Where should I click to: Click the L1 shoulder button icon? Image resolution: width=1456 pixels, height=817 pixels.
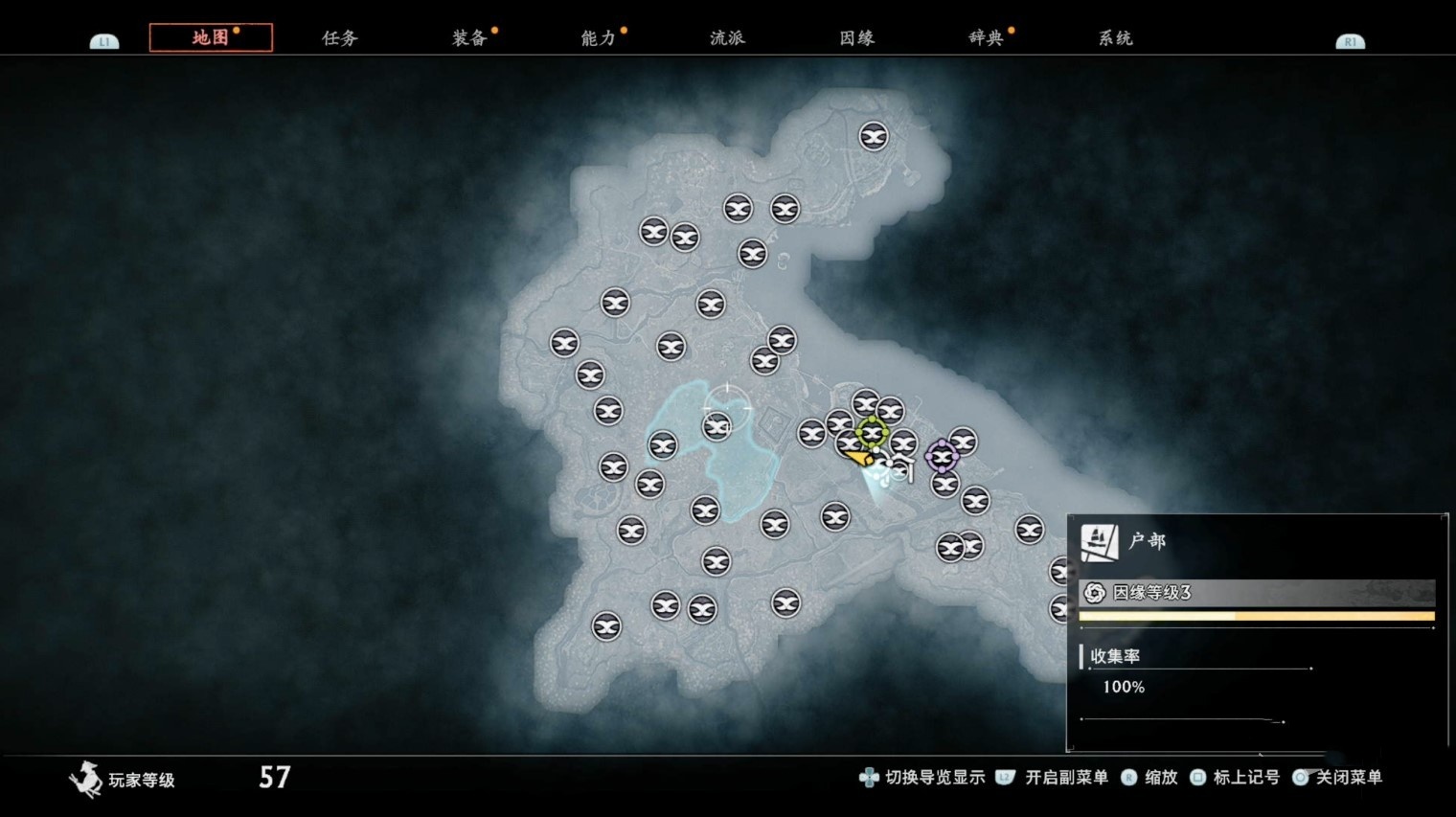(x=103, y=40)
